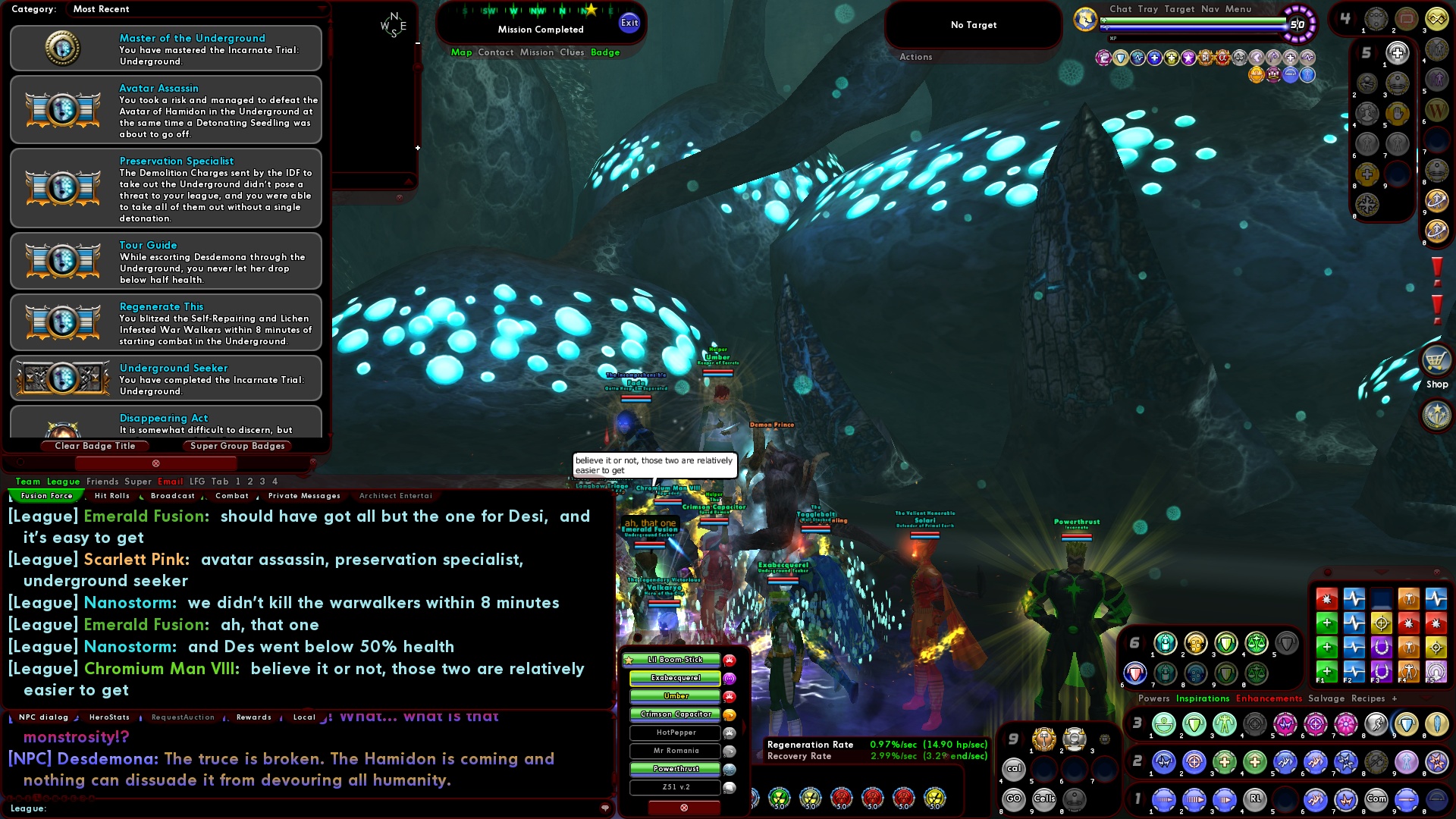Select the Com power in tray 1
This screenshot has width=1456, height=819.
1376,799
